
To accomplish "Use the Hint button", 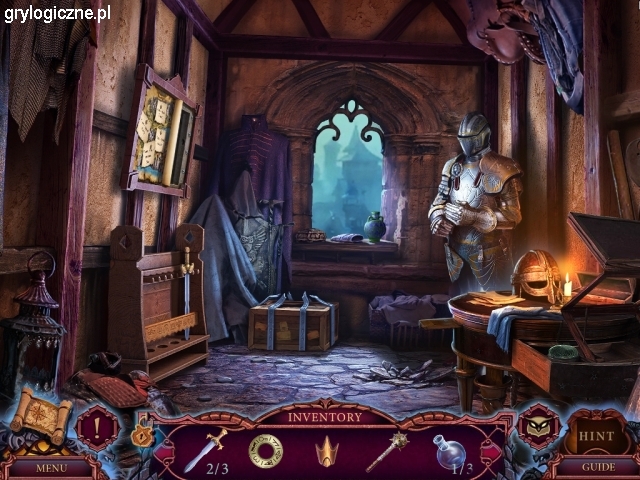I will coord(596,435).
